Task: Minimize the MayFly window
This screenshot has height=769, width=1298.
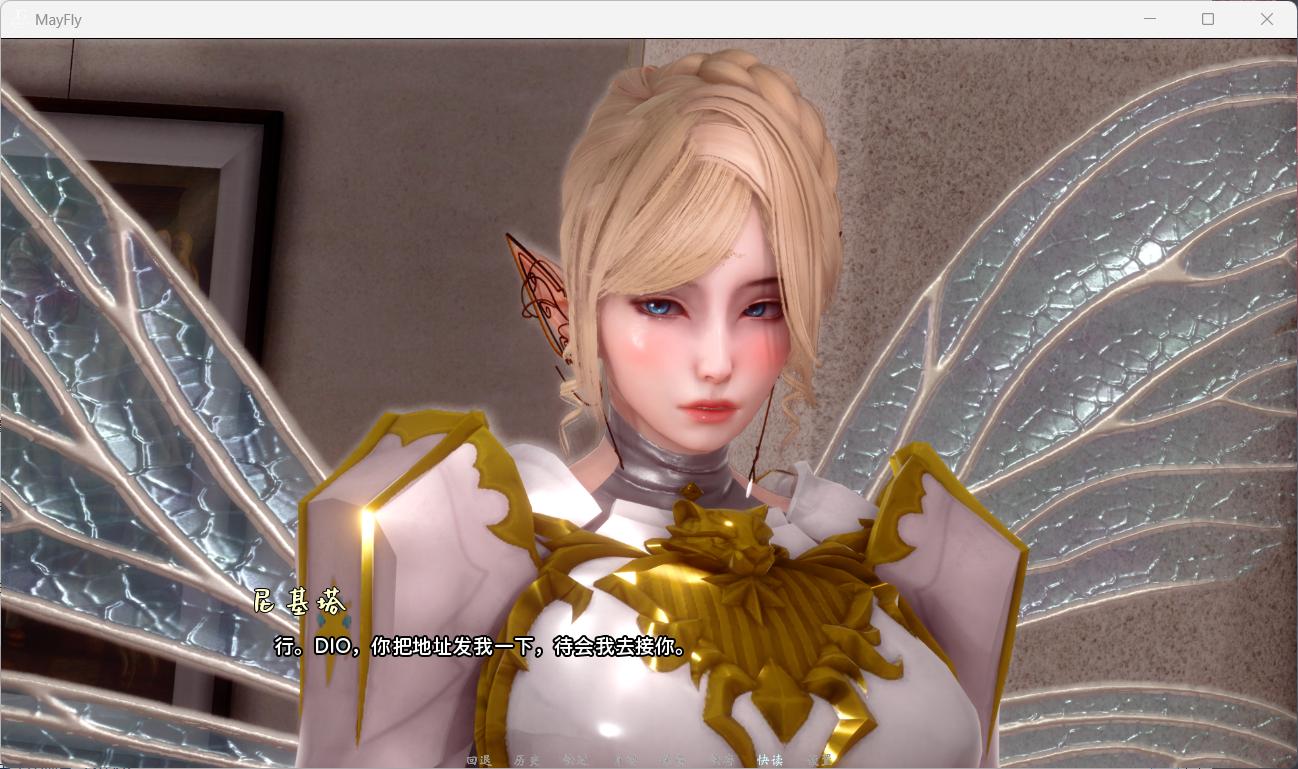Action: pos(1151,18)
